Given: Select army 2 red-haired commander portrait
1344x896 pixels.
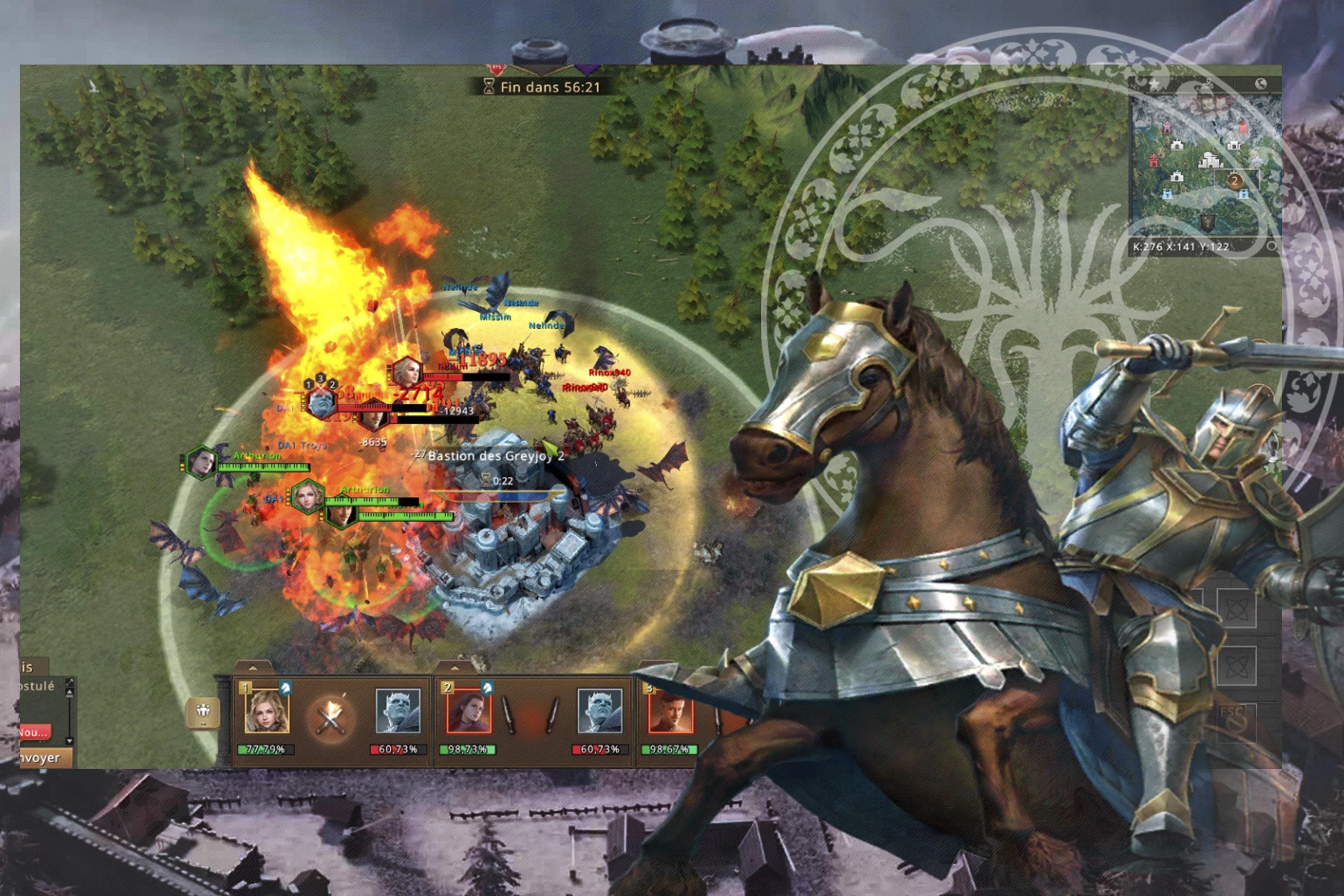Looking at the screenshot, I should (x=468, y=711).
